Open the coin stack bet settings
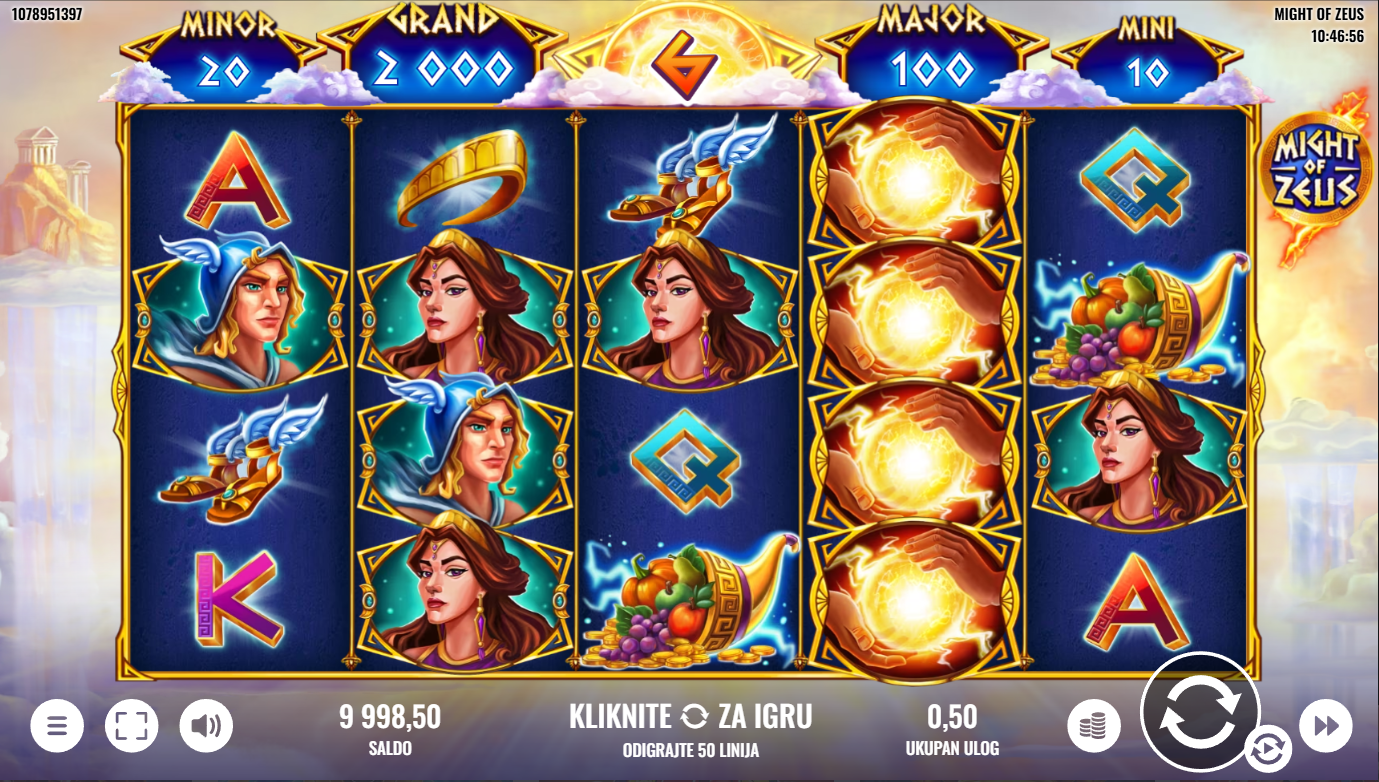This screenshot has height=782, width=1379. point(1093,726)
